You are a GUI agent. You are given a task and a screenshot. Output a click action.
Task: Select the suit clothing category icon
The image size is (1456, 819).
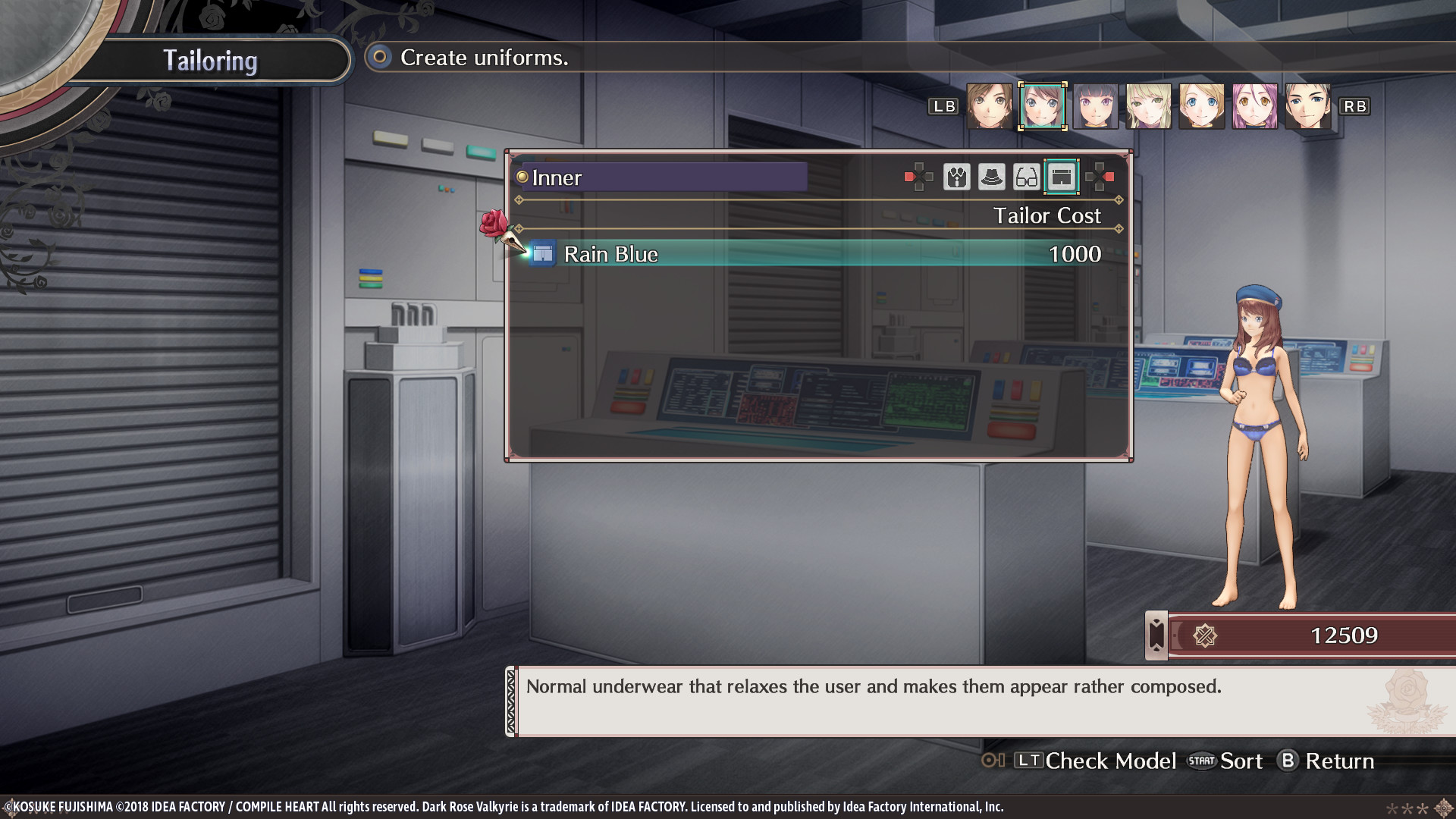coord(957,178)
